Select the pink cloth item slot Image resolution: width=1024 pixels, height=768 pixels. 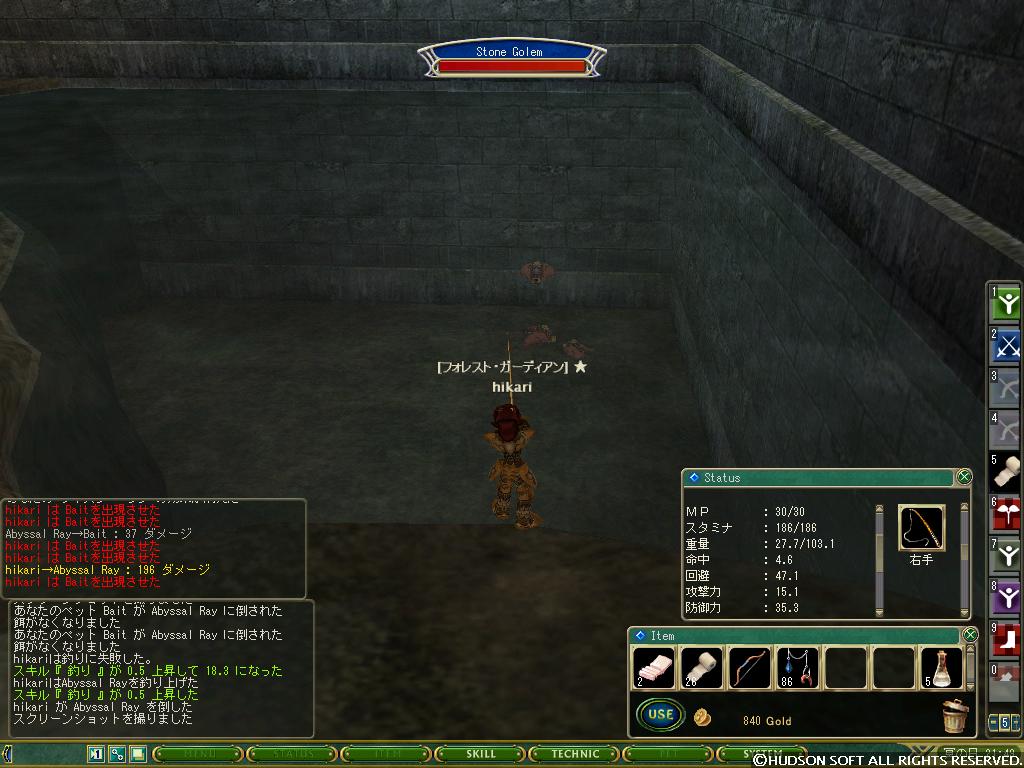tap(653, 668)
